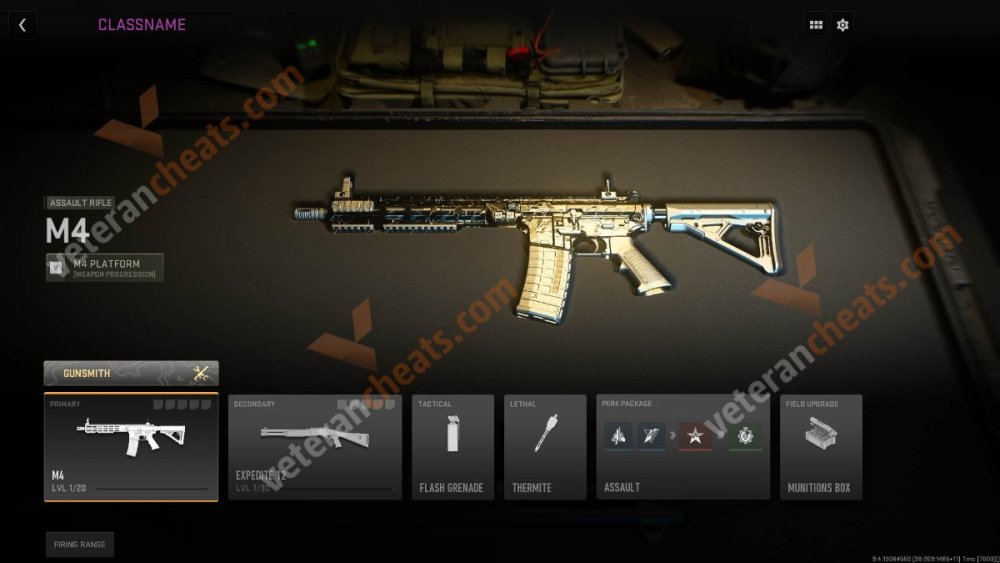
Task: Select the M4 primary weapon slot
Action: click(x=131, y=447)
